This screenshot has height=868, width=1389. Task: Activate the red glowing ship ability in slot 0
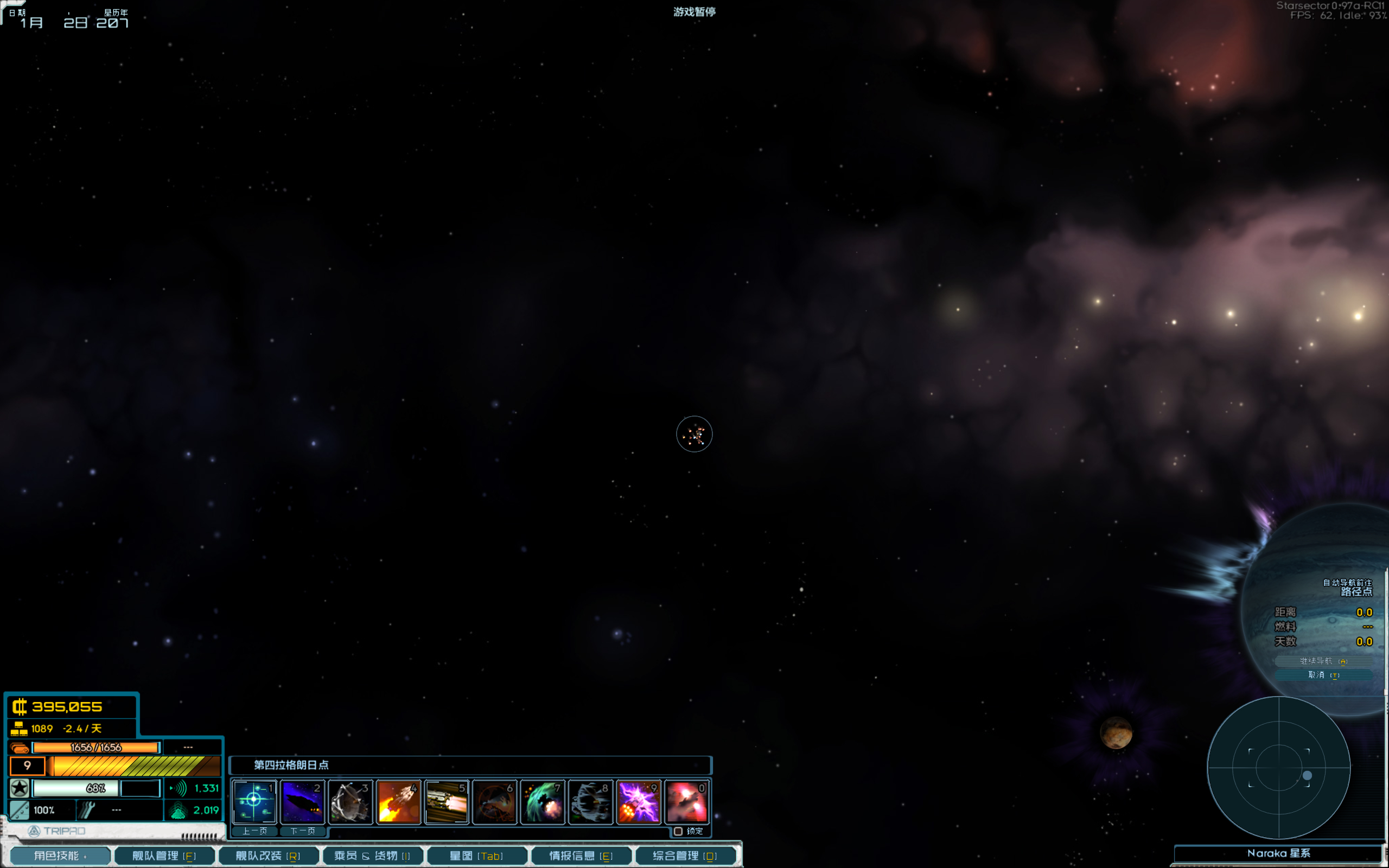687,801
